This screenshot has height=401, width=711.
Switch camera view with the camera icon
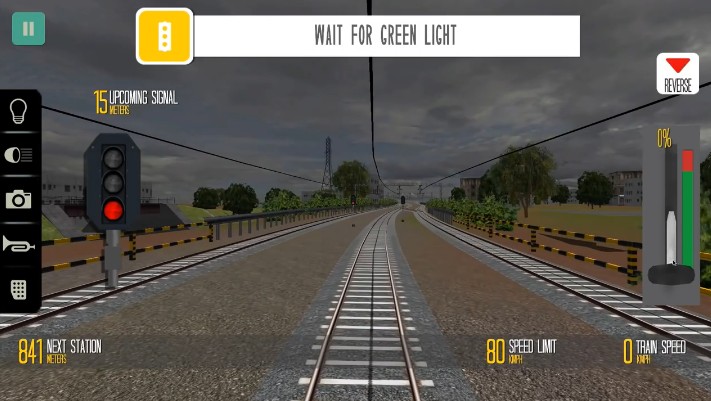pos(19,200)
